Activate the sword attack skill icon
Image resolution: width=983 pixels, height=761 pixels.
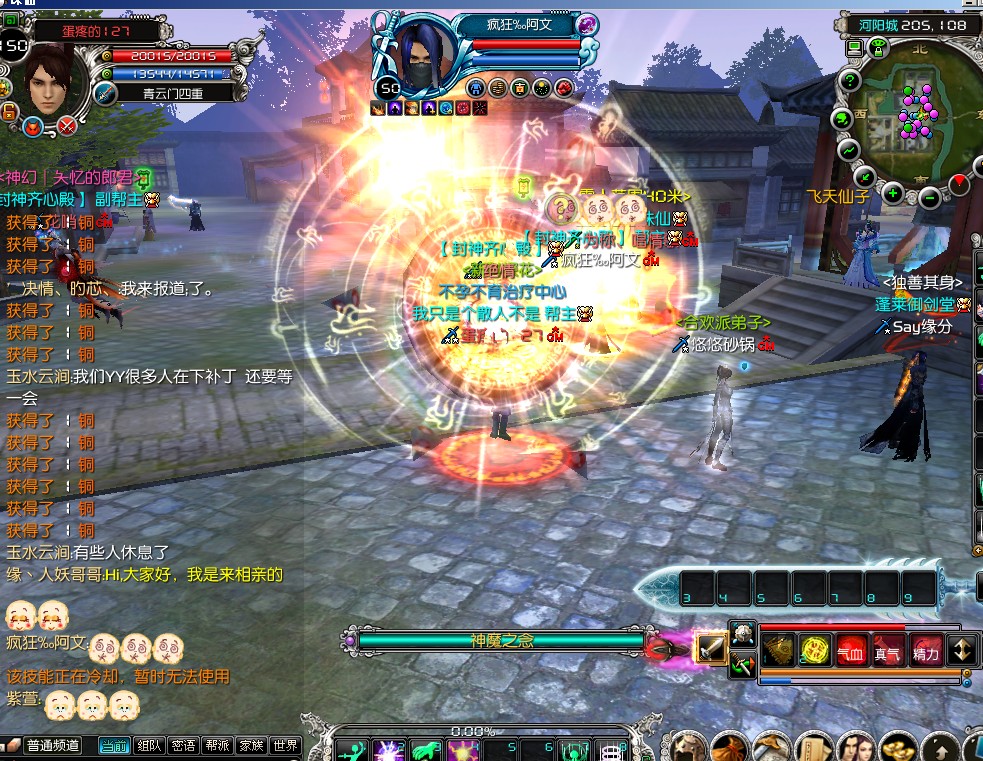711,649
